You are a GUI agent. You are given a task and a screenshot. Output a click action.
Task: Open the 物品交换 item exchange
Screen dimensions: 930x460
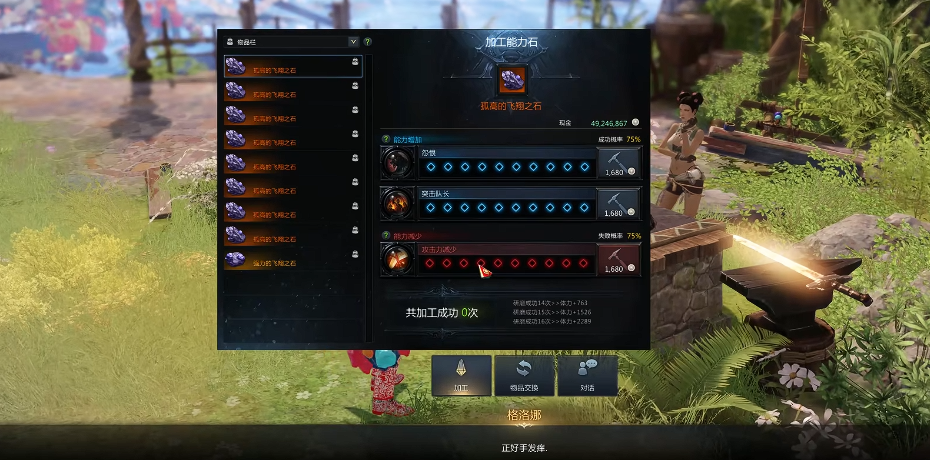pos(523,376)
